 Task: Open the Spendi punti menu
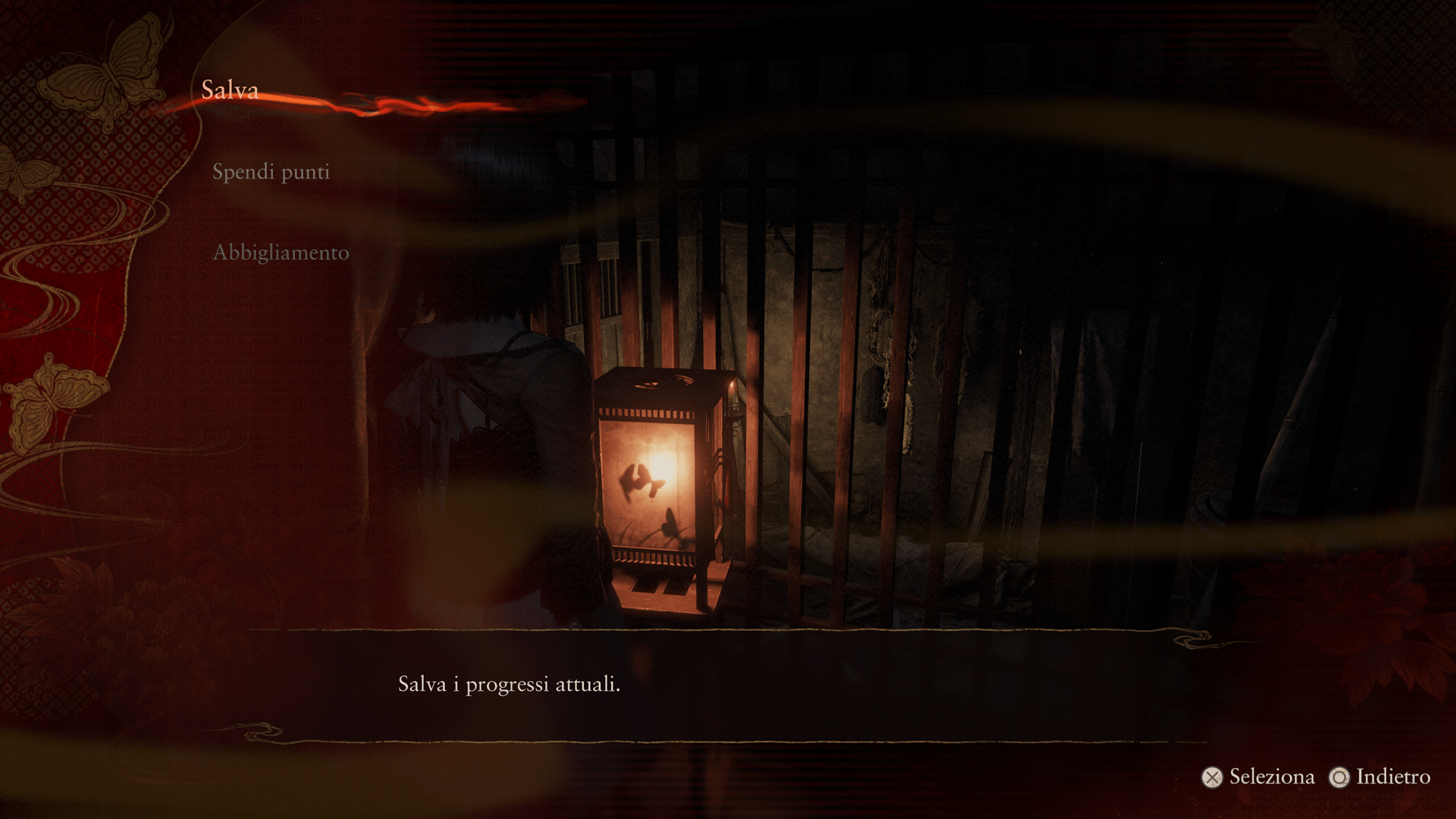point(271,171)
